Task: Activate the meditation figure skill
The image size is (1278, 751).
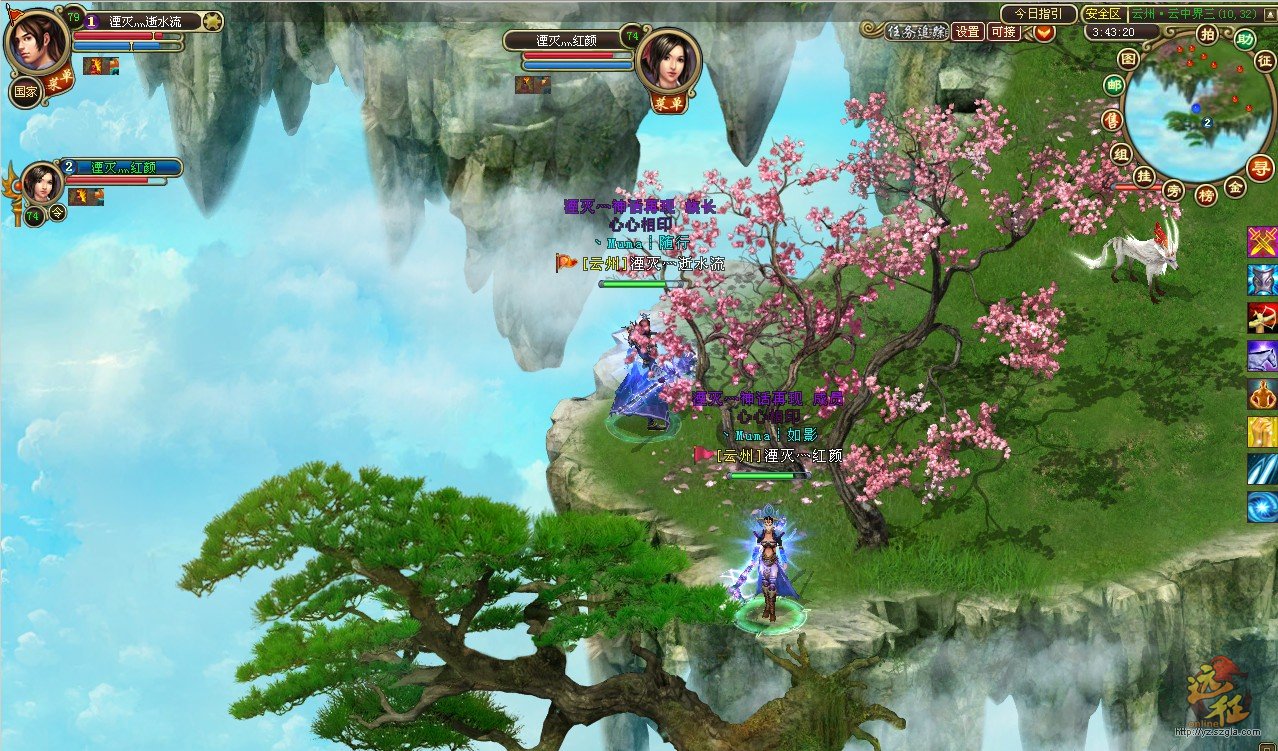Action: point(1262,394)
